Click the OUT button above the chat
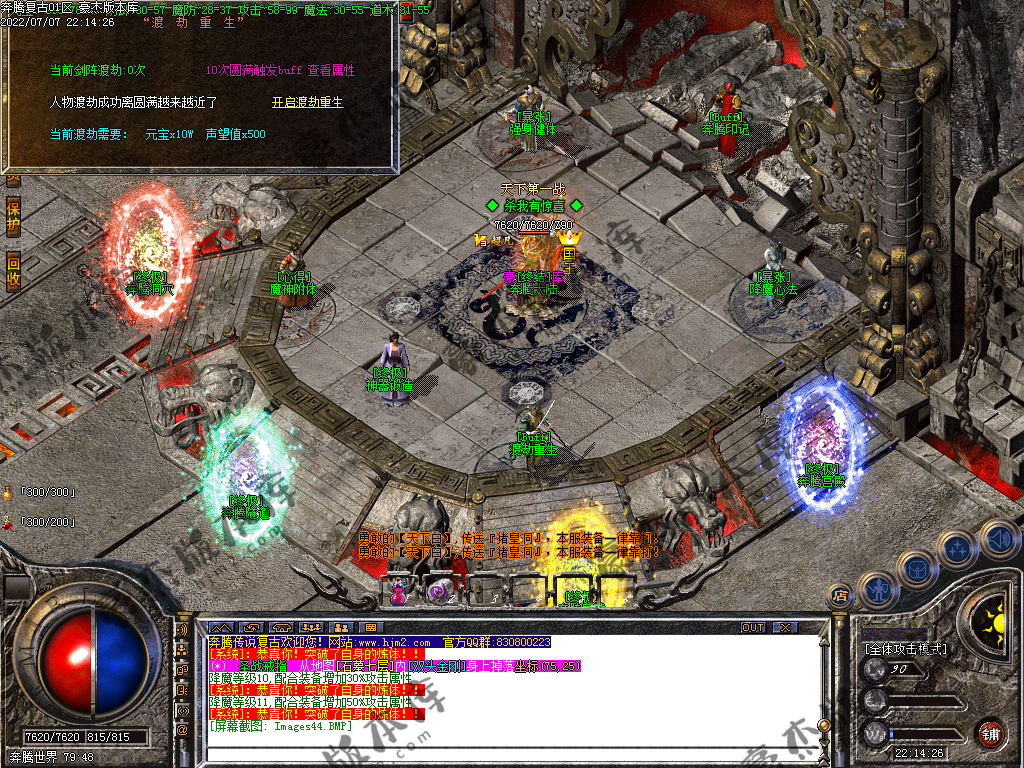Screen dimensions: 1024x768 coord(753,627)
